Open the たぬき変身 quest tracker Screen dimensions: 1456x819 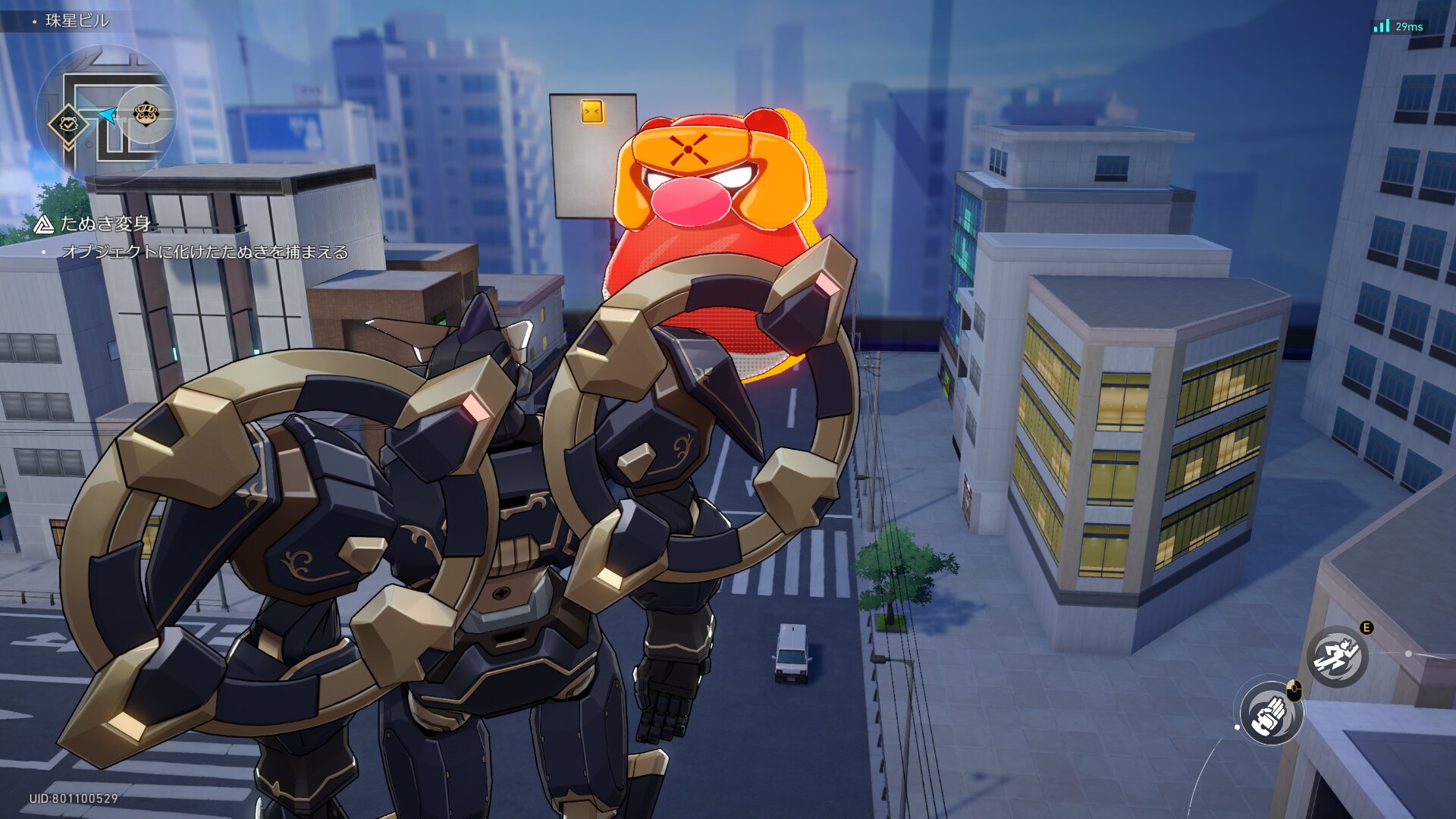[105, 224]
